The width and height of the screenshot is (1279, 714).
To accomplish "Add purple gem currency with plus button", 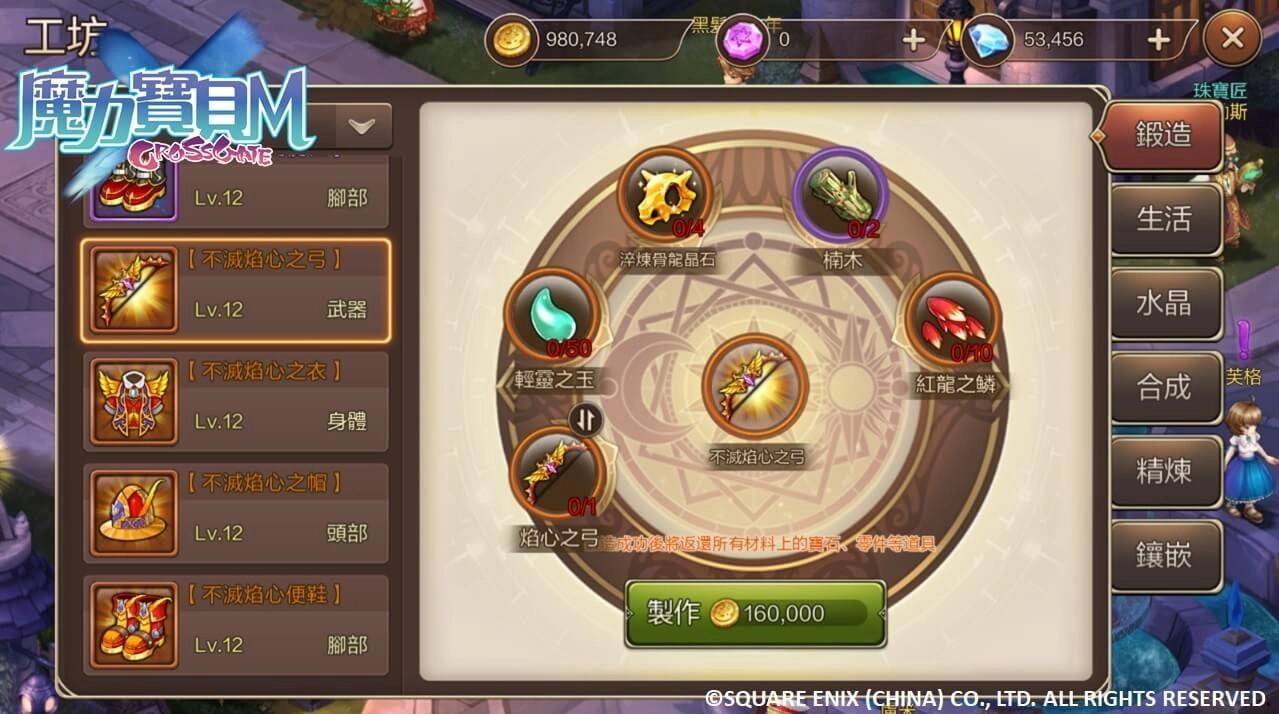I will tap(913, 40).
